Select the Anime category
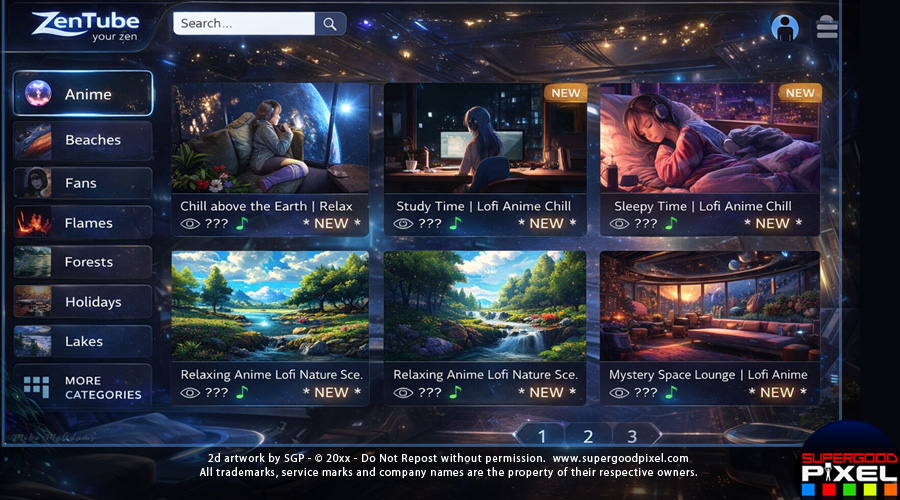The width and height of the screenshot is (900, 500). coord(83,94)
